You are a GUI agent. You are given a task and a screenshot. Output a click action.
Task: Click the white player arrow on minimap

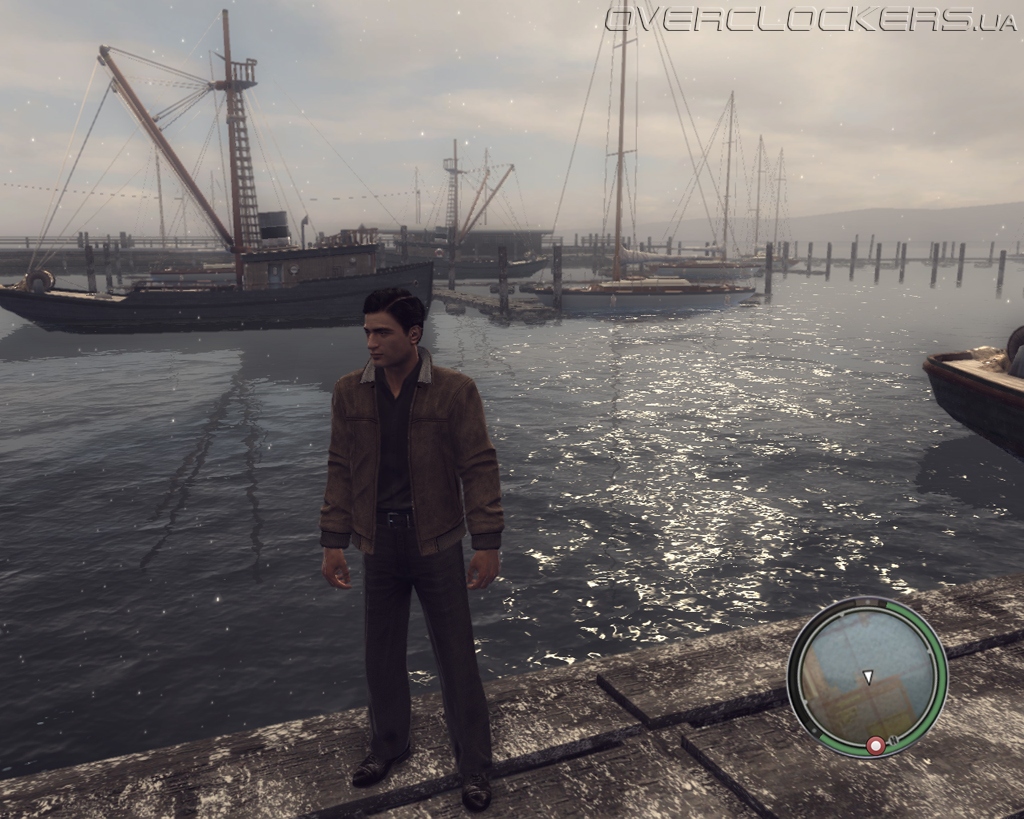point(868,677)
